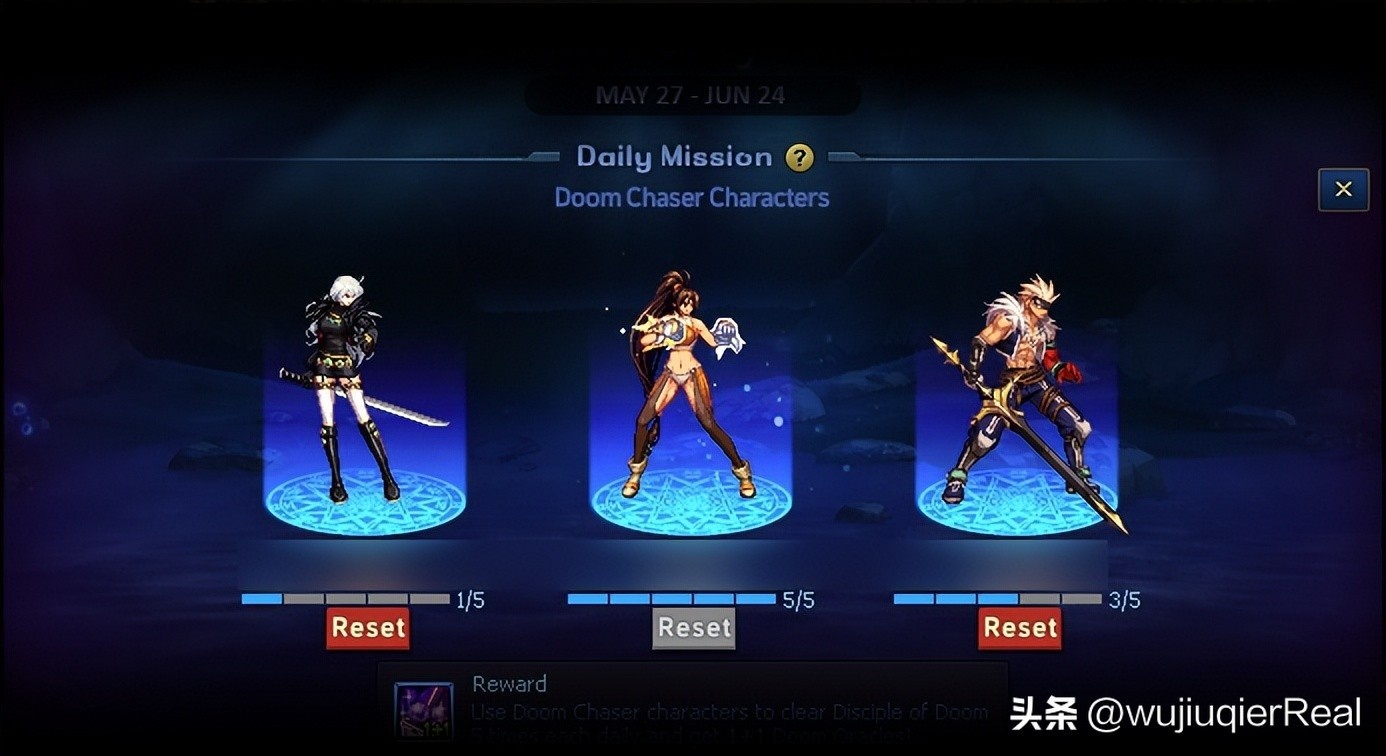Reset the white-haired swordswoman's 1/5 progress
Screen dimensions: 1386x756
[x=368, y=628]
